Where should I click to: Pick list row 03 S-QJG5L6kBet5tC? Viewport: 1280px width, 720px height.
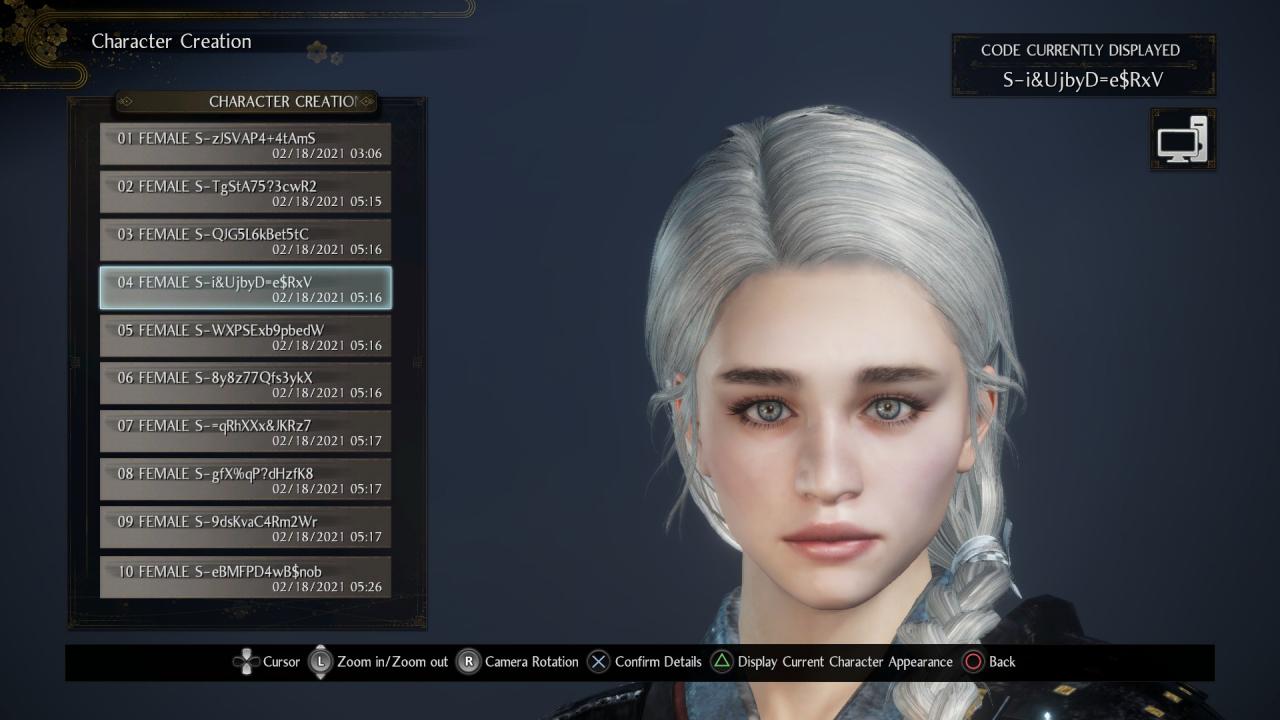click(x=245, y=241)
